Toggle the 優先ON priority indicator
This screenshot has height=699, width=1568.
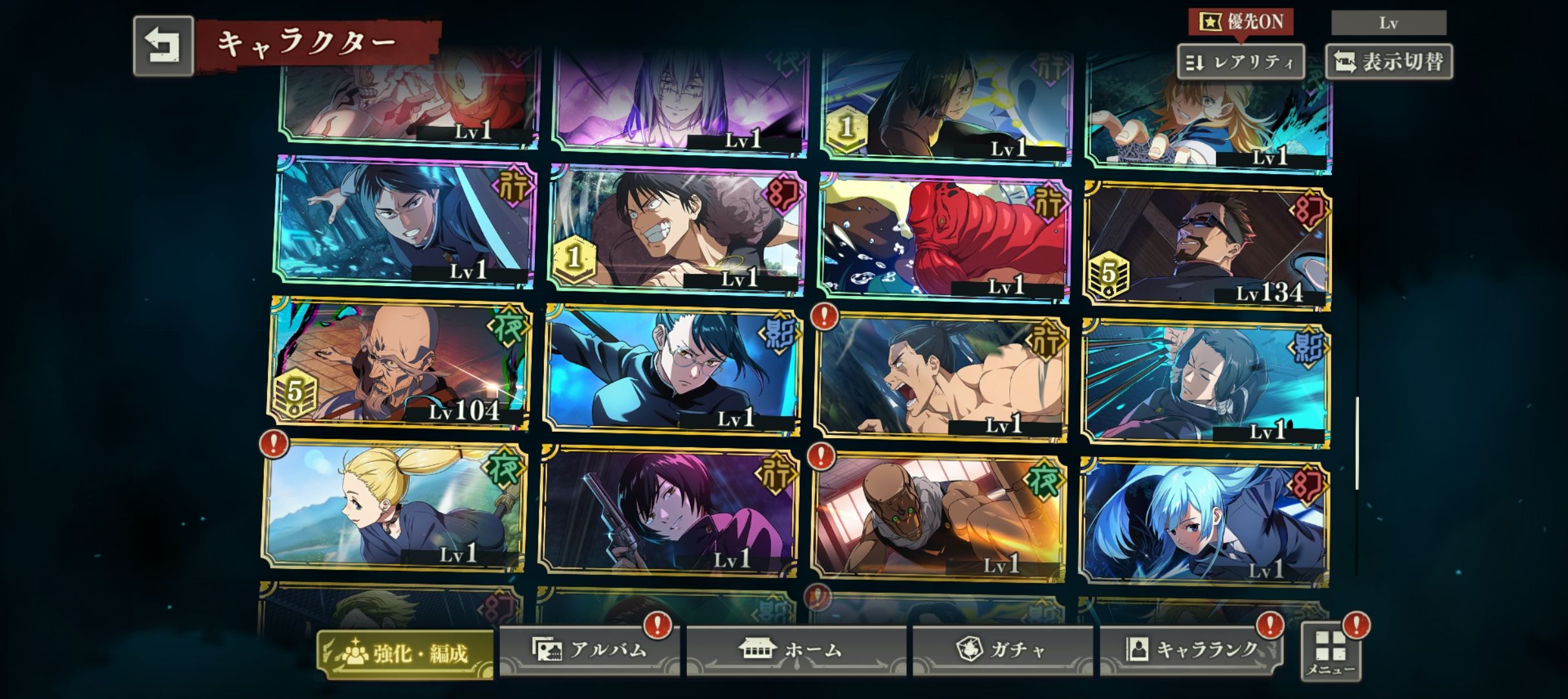[1240, 22]
